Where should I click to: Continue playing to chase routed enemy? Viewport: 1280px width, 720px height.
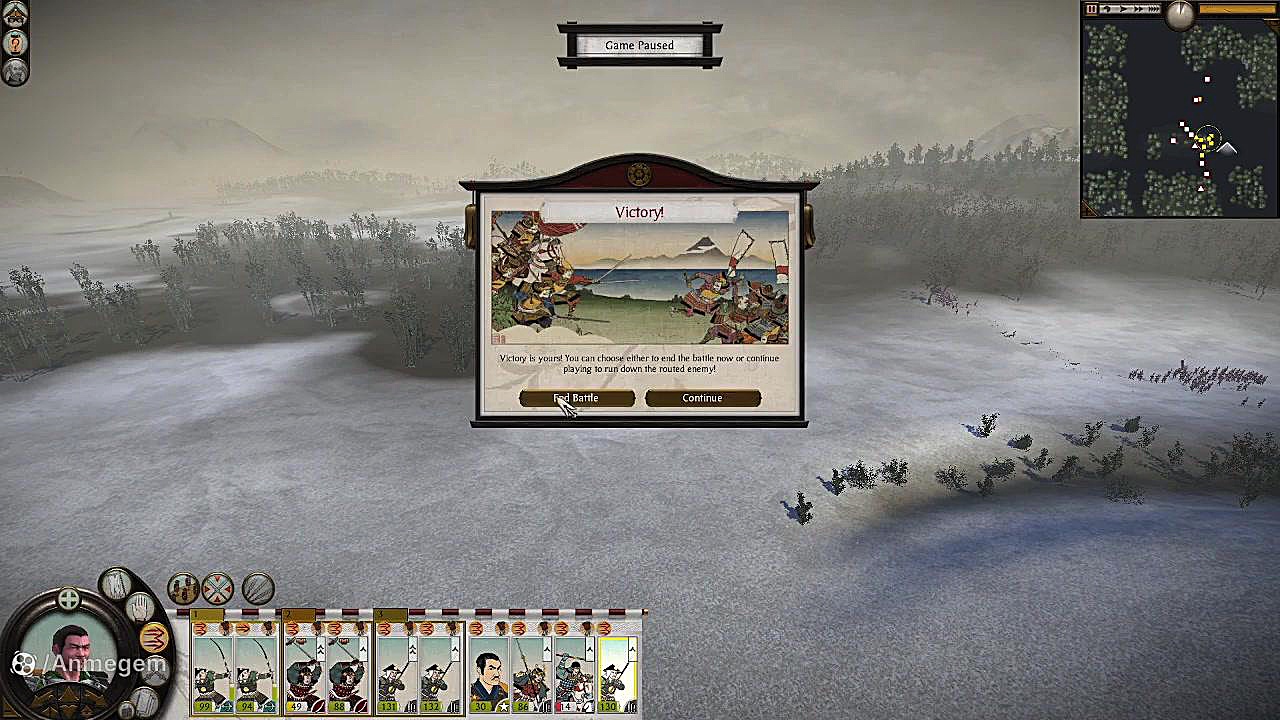pyautogui.click(x=702, y=398)
